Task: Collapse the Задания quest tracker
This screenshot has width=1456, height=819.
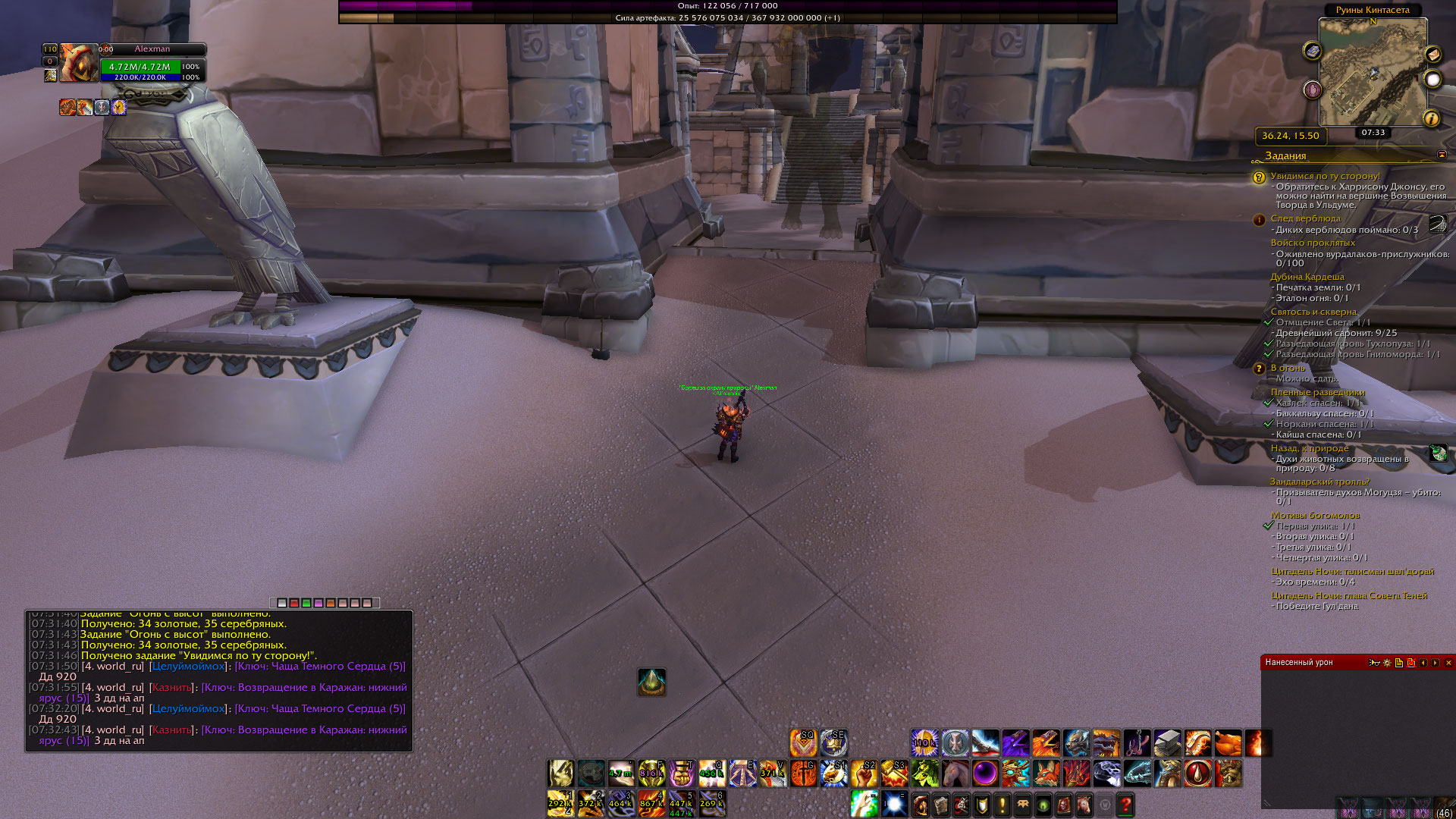Action: [1442, 155]
